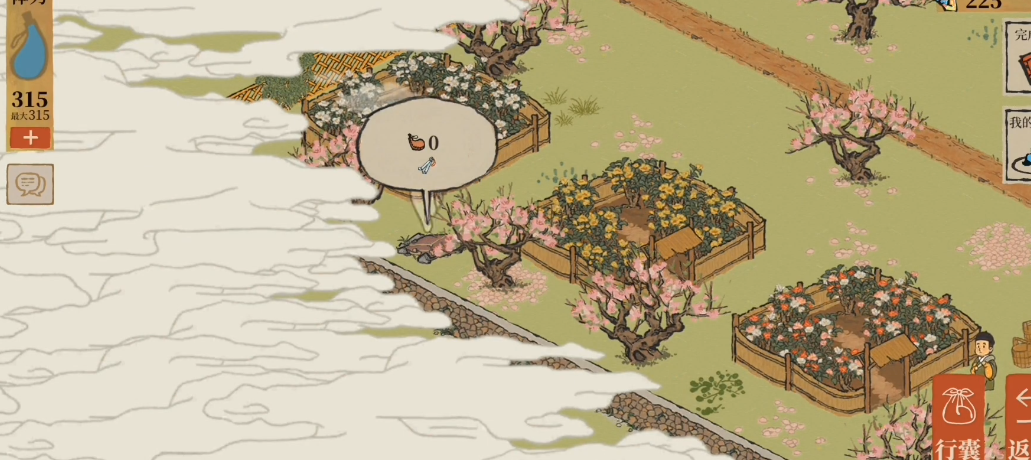The height and width of the screenshot is (460, 1031).
Task: Open the quest panel with the red icon
Action: click(1019, 55)
